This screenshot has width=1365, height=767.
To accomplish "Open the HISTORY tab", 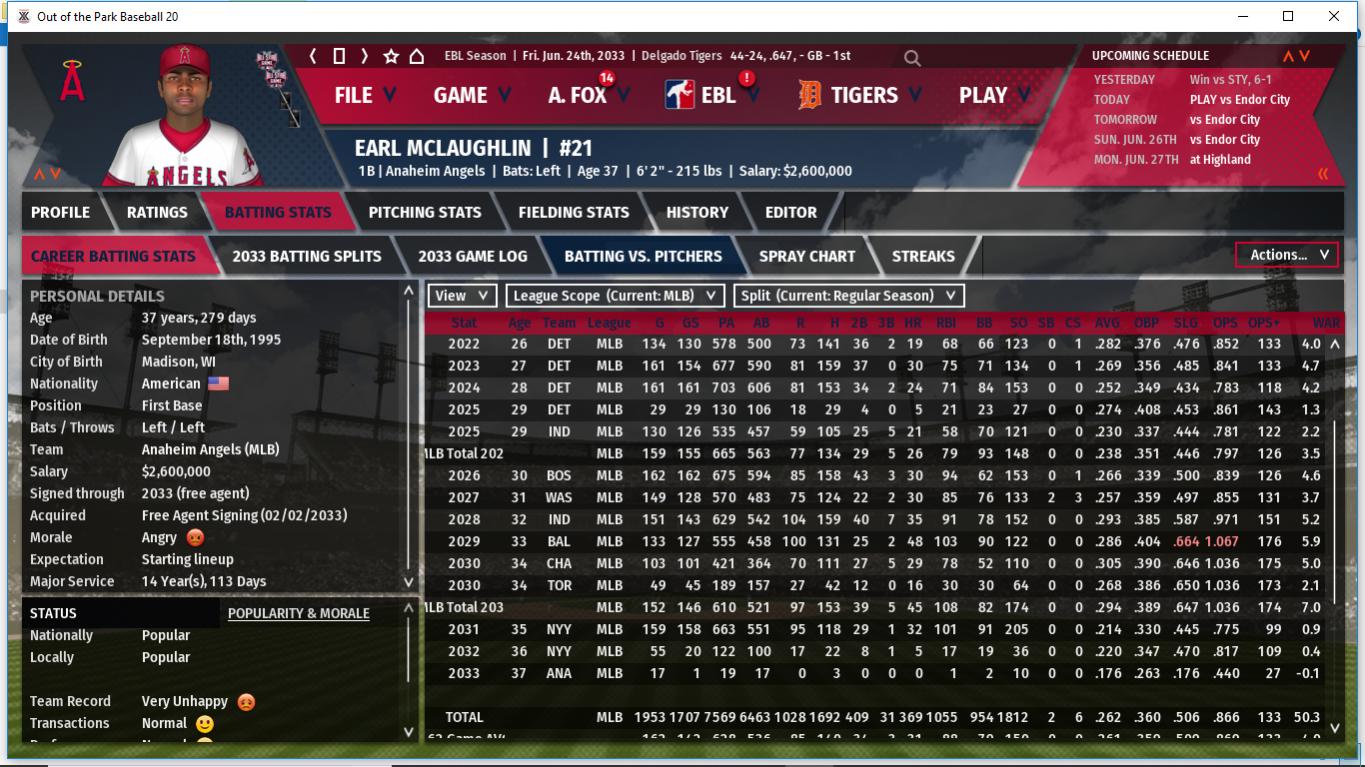I will (697, 212).
